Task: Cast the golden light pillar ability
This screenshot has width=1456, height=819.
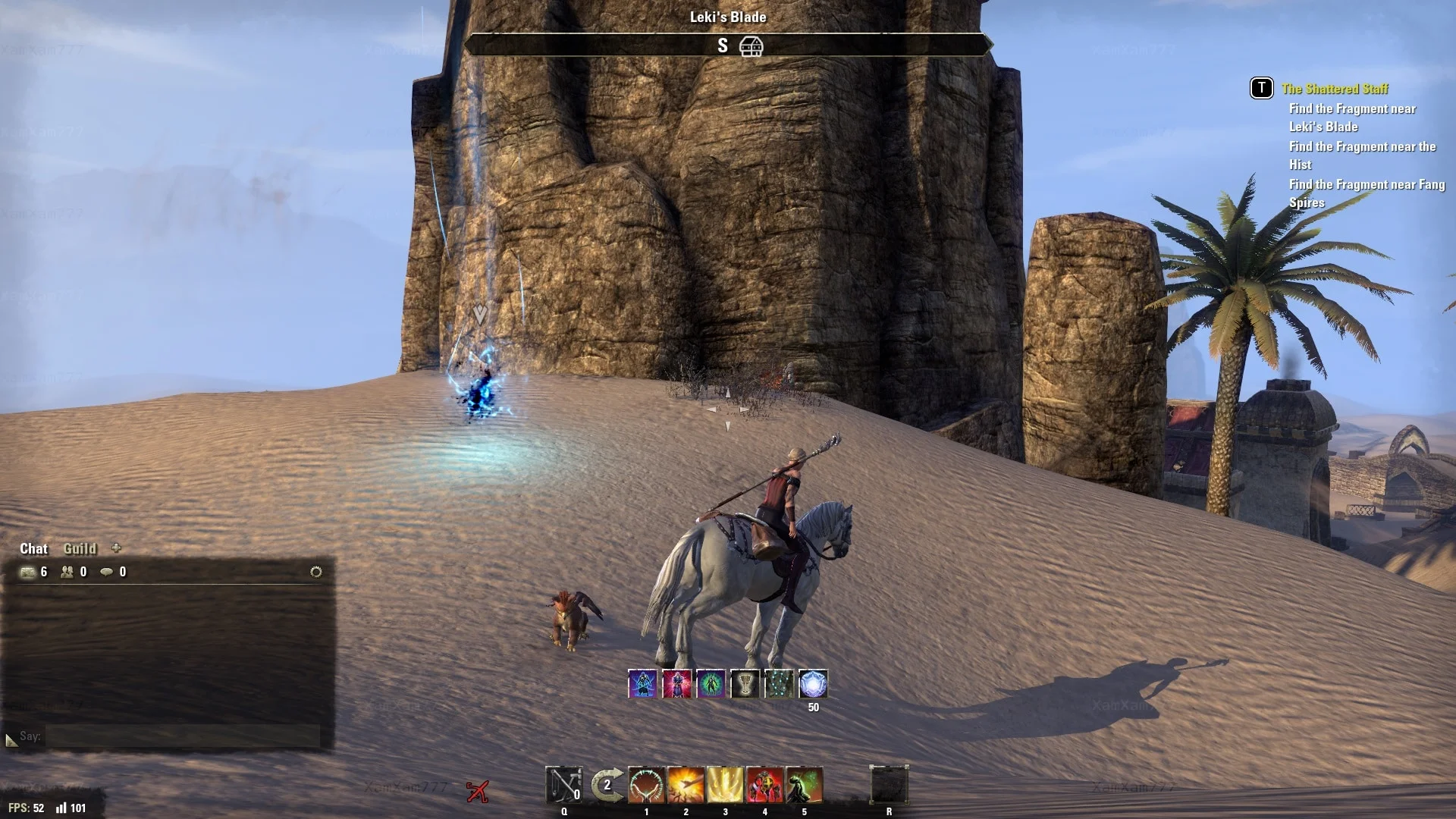Action: point(725,785)
